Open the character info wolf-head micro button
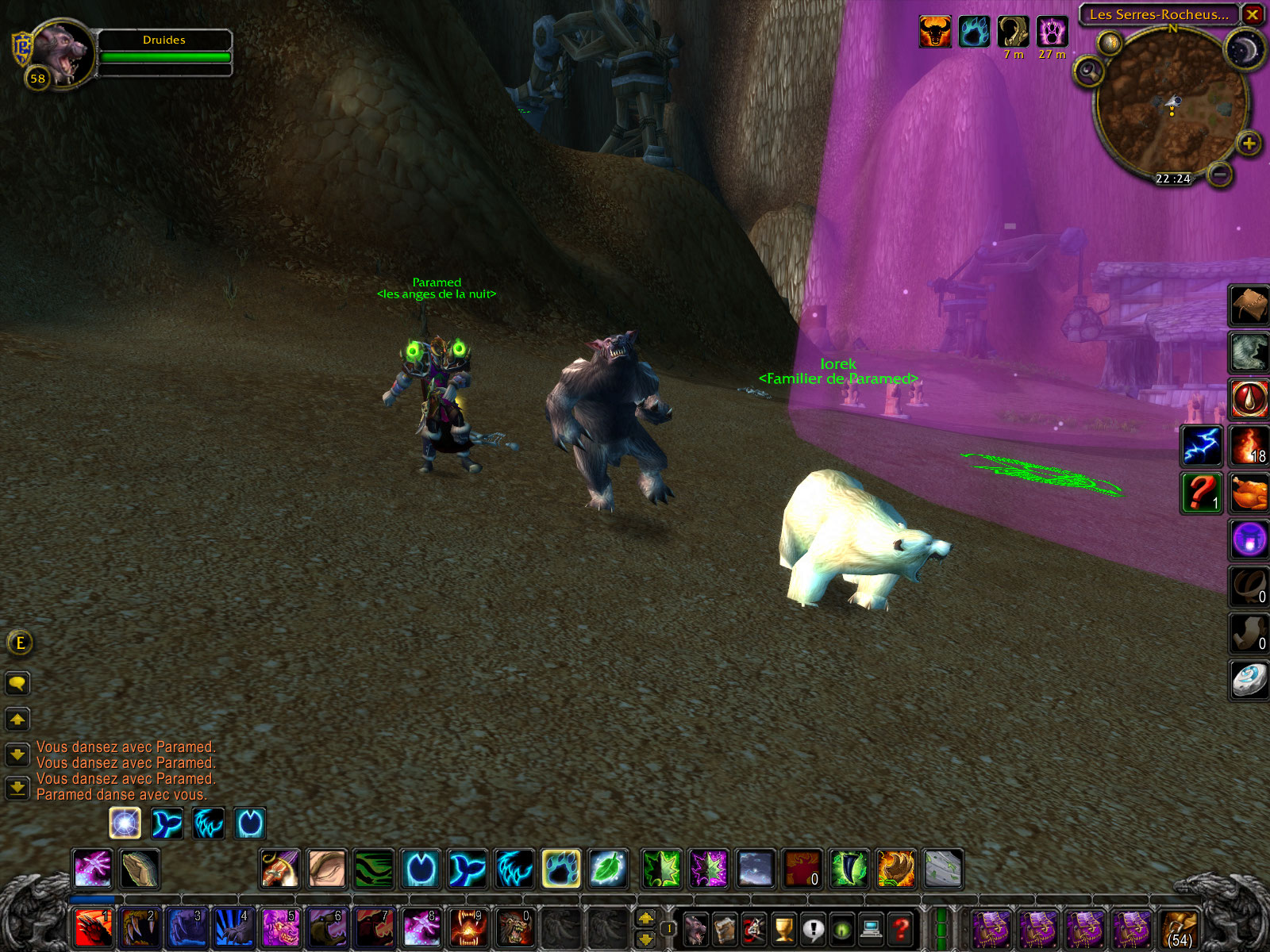The image size is (1270, 952). 696,928
